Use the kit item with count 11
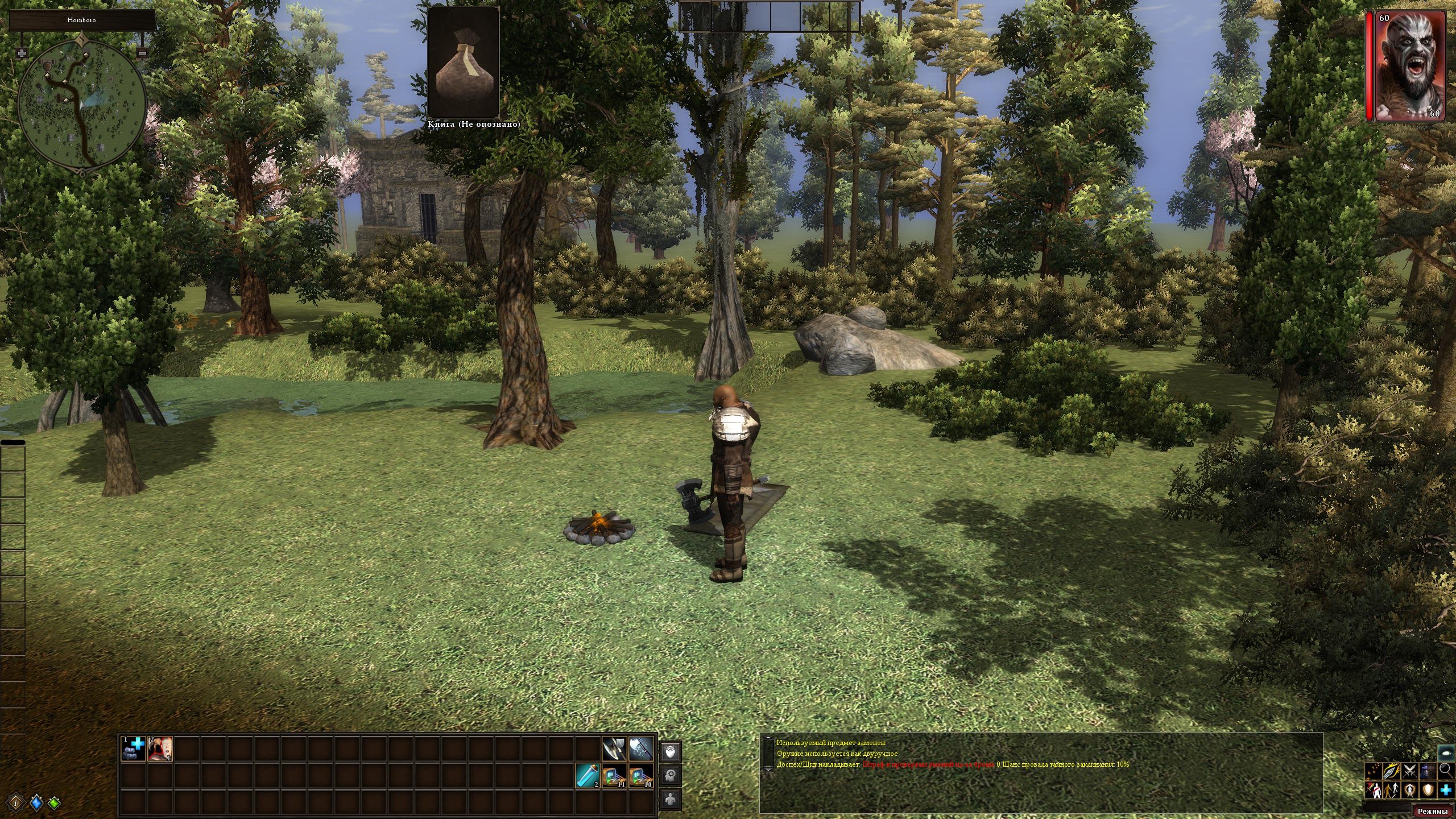The height and width of the screenshot is (819, 1456). (615, 775)
